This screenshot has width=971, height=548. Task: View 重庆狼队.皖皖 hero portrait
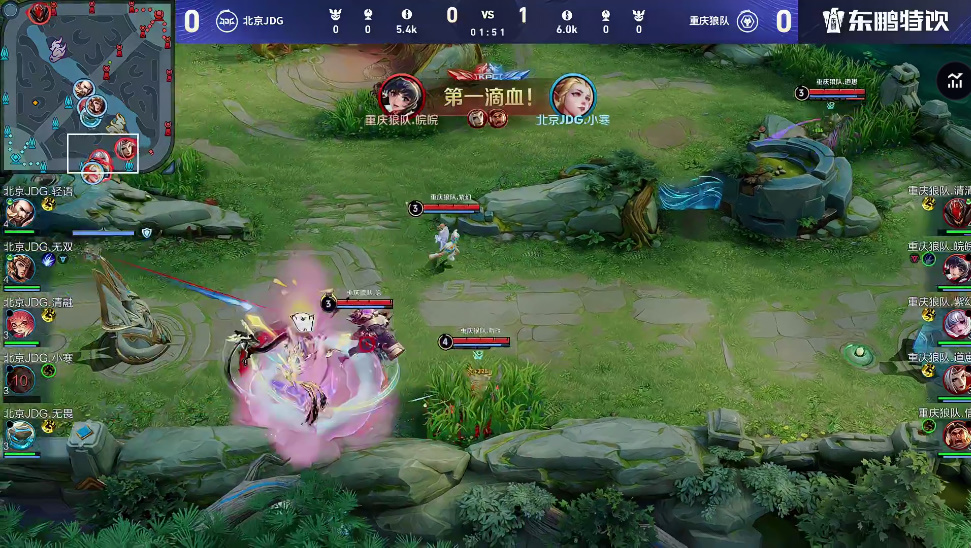[956, 268]
